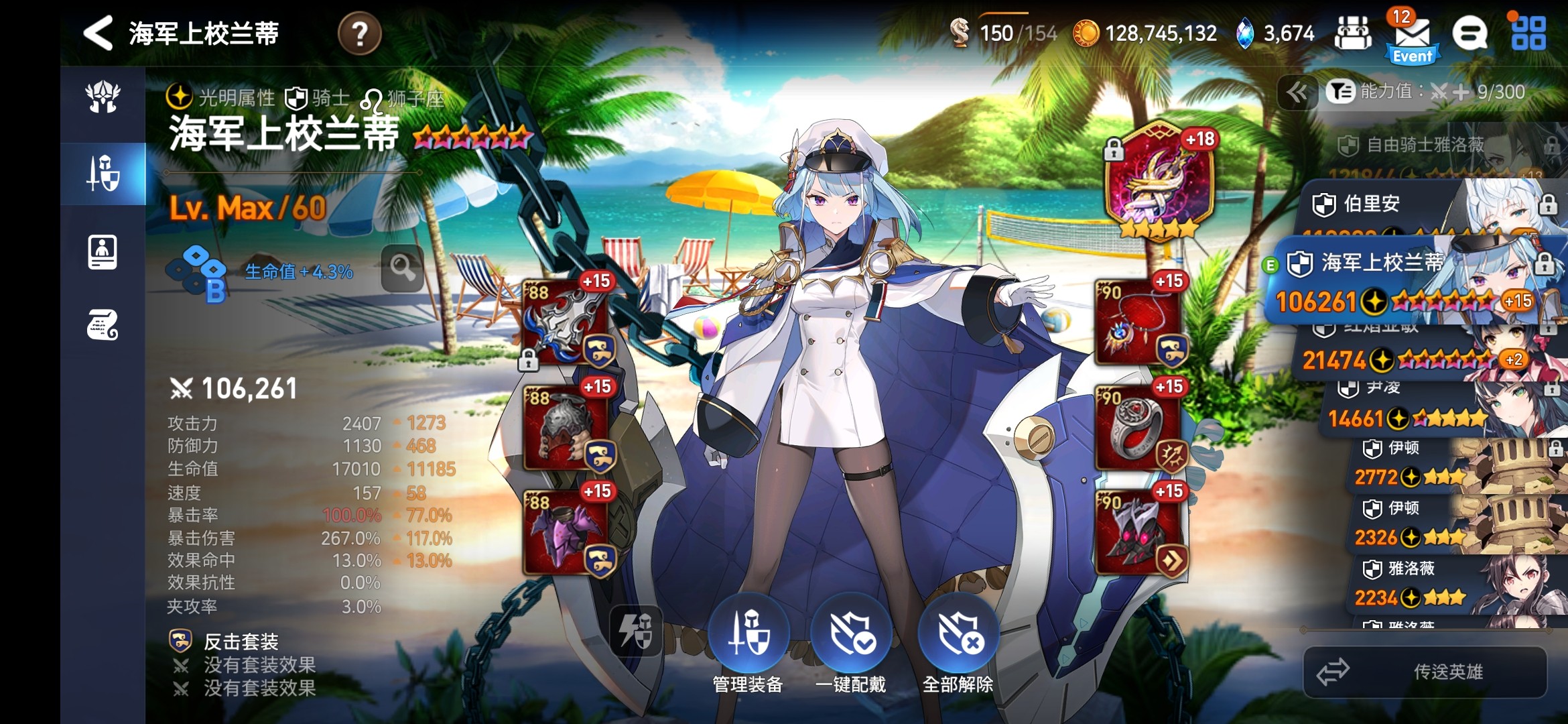Screen dimensions: 1568x724
Task: Switch to the hero profile card tab
Action: point(103,252)
